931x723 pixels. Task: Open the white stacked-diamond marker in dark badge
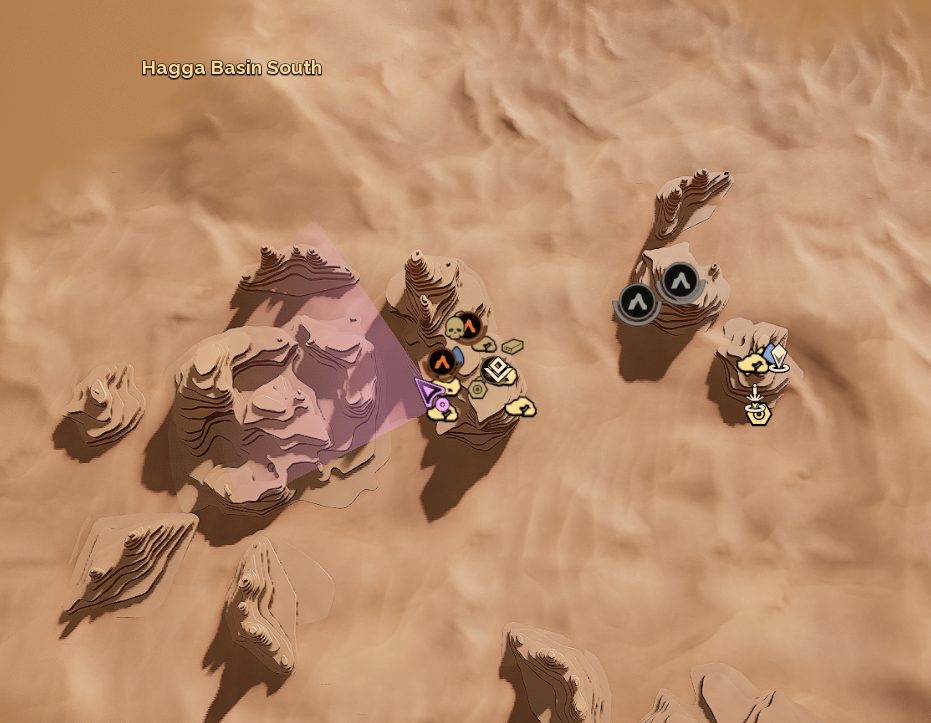pos(499,371)
